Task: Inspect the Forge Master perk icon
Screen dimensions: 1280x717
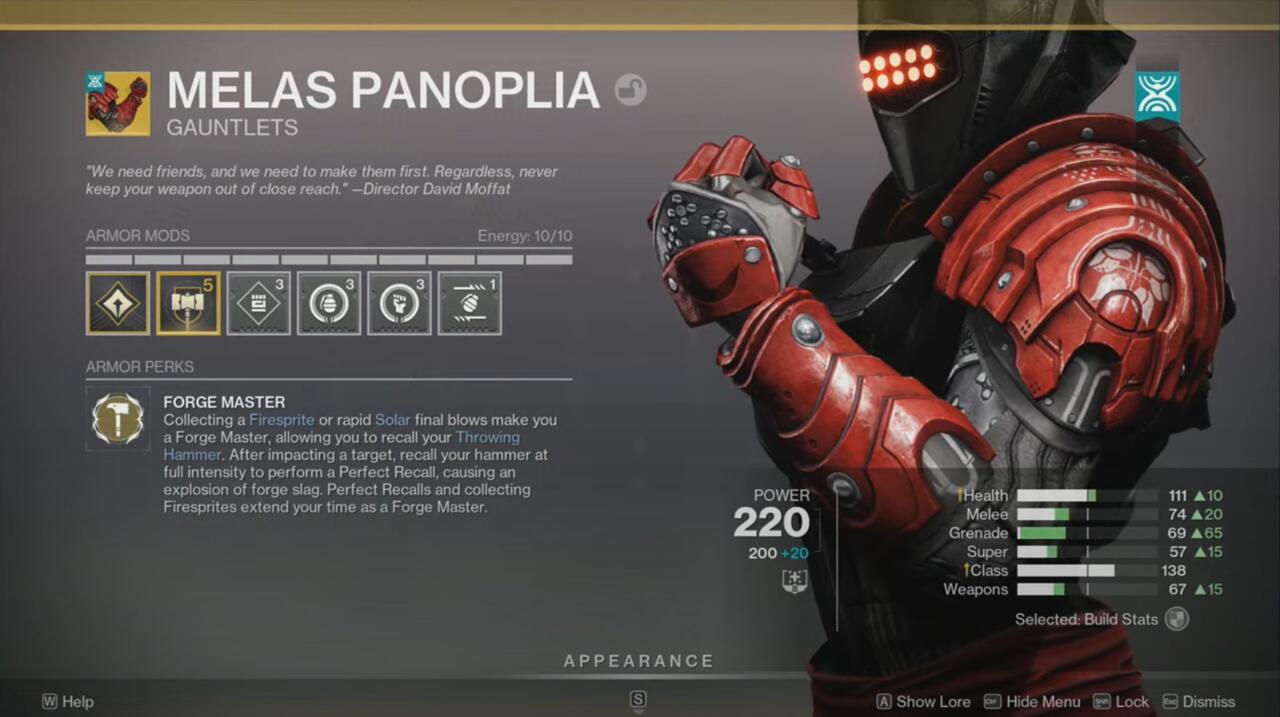Action: (118, 418)
